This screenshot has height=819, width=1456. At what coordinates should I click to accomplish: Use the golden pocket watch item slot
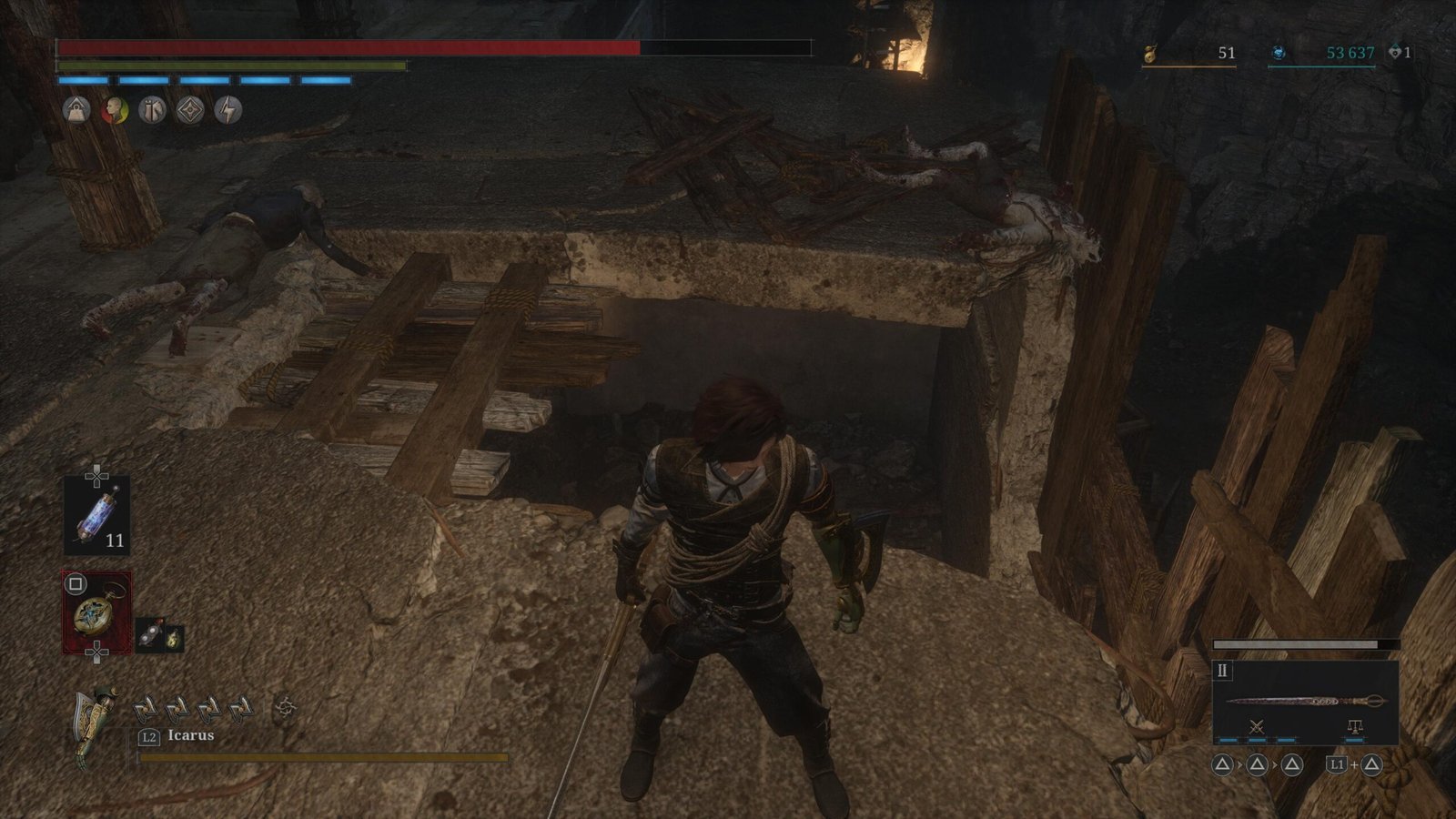pyautogui.click(x=96, y=612)
